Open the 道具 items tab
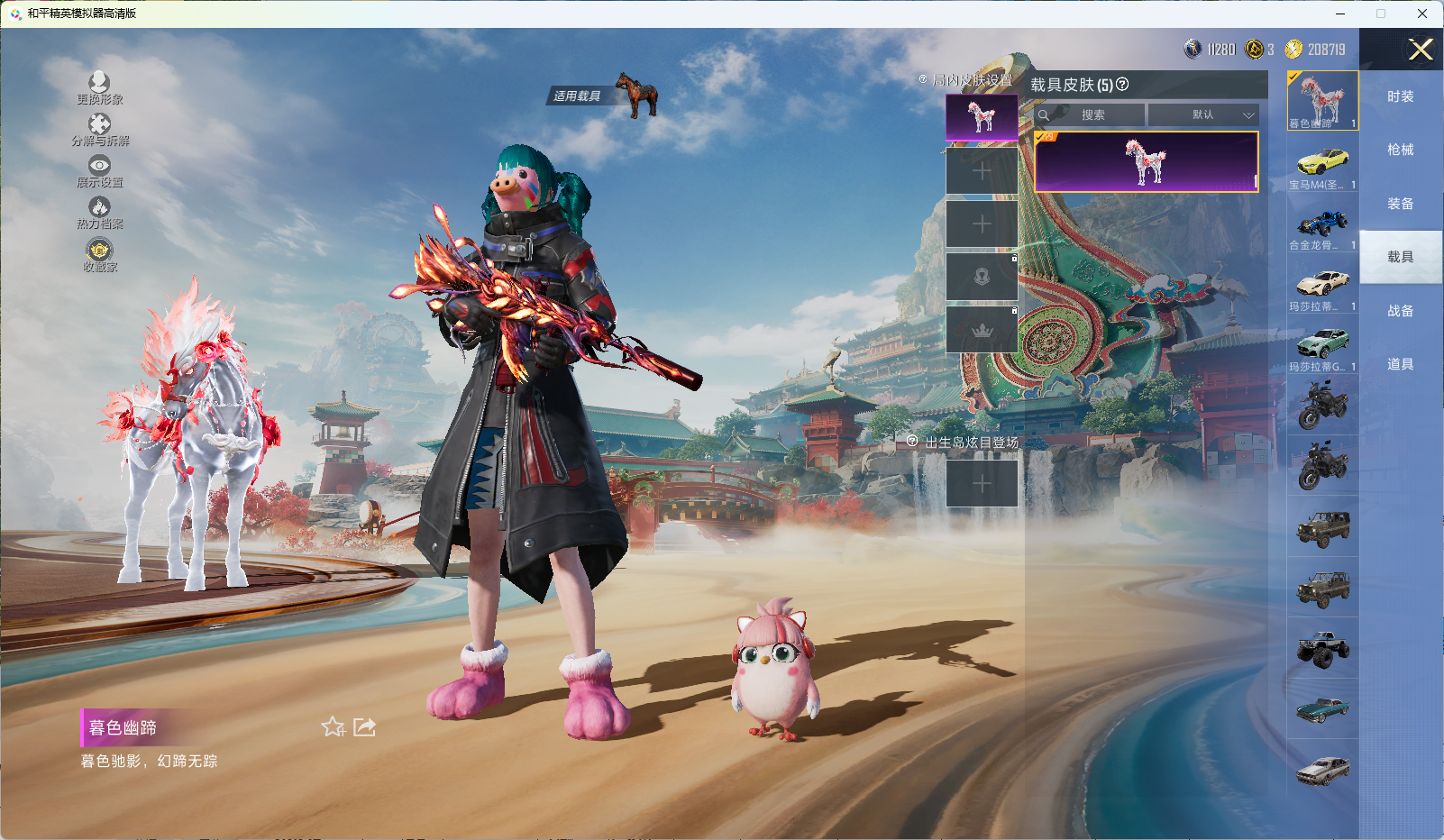This screenshot has height=840, width=1444. coord(1400,364)
